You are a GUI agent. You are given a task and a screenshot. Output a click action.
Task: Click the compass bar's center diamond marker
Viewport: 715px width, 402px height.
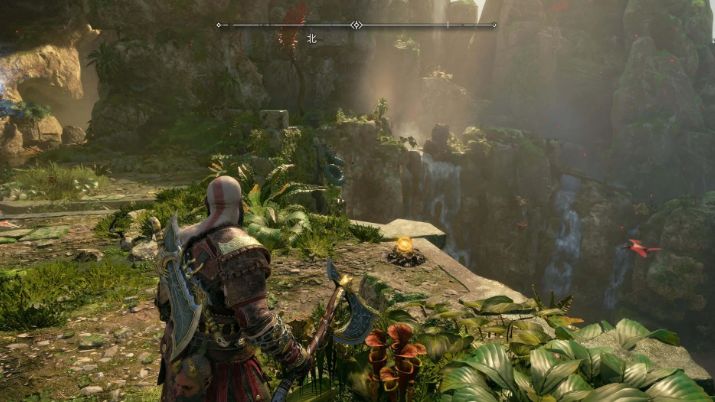pos(356,25)
